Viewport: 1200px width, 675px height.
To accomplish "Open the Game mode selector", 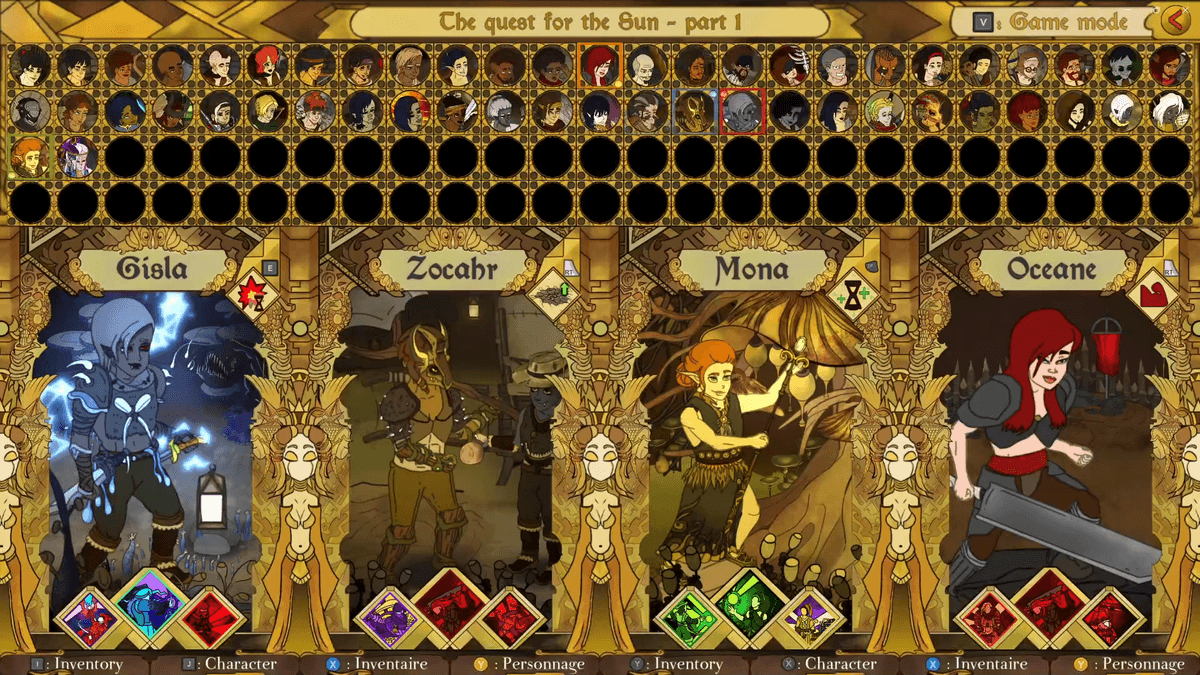I will [x=1057, y=21].
